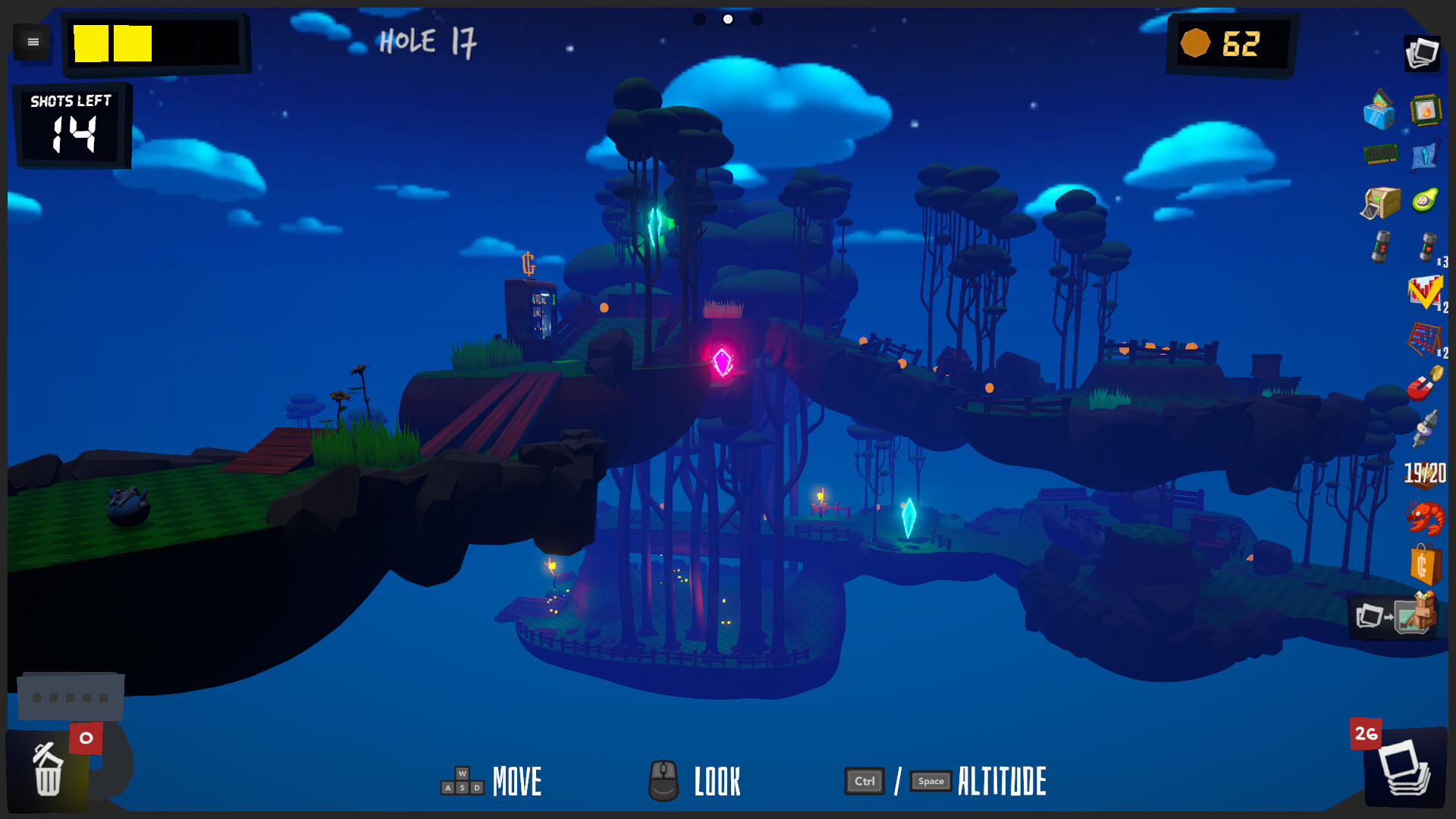Screen dimensions: 1456x819
Task: Select the canister icon marked x3
Action: point(1427,247)
